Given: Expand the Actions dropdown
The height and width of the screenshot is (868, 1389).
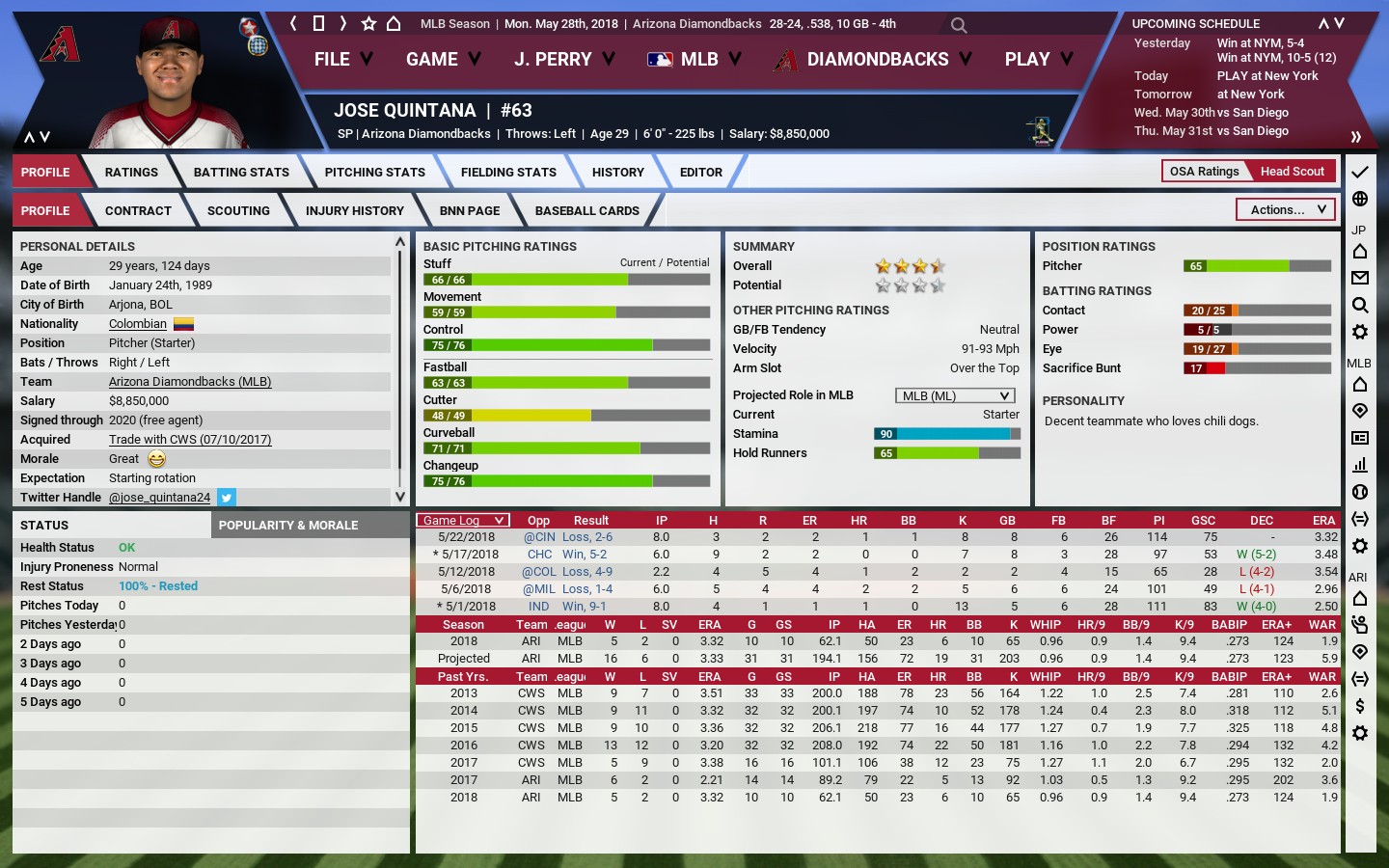Looking at the screenshot, I should (1286, 209).
